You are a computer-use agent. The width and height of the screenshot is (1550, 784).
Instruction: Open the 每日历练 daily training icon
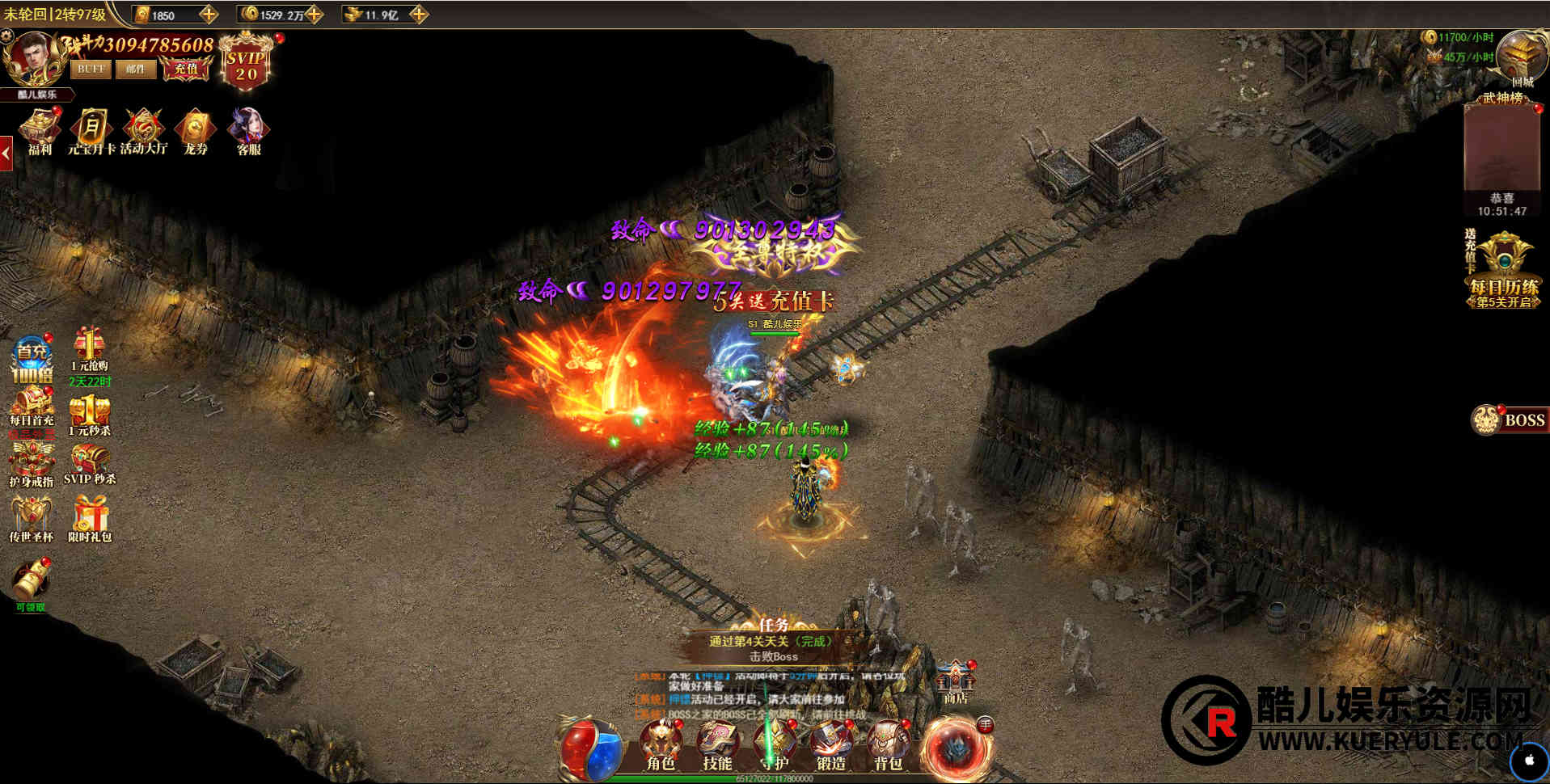tap(1504, 271)
